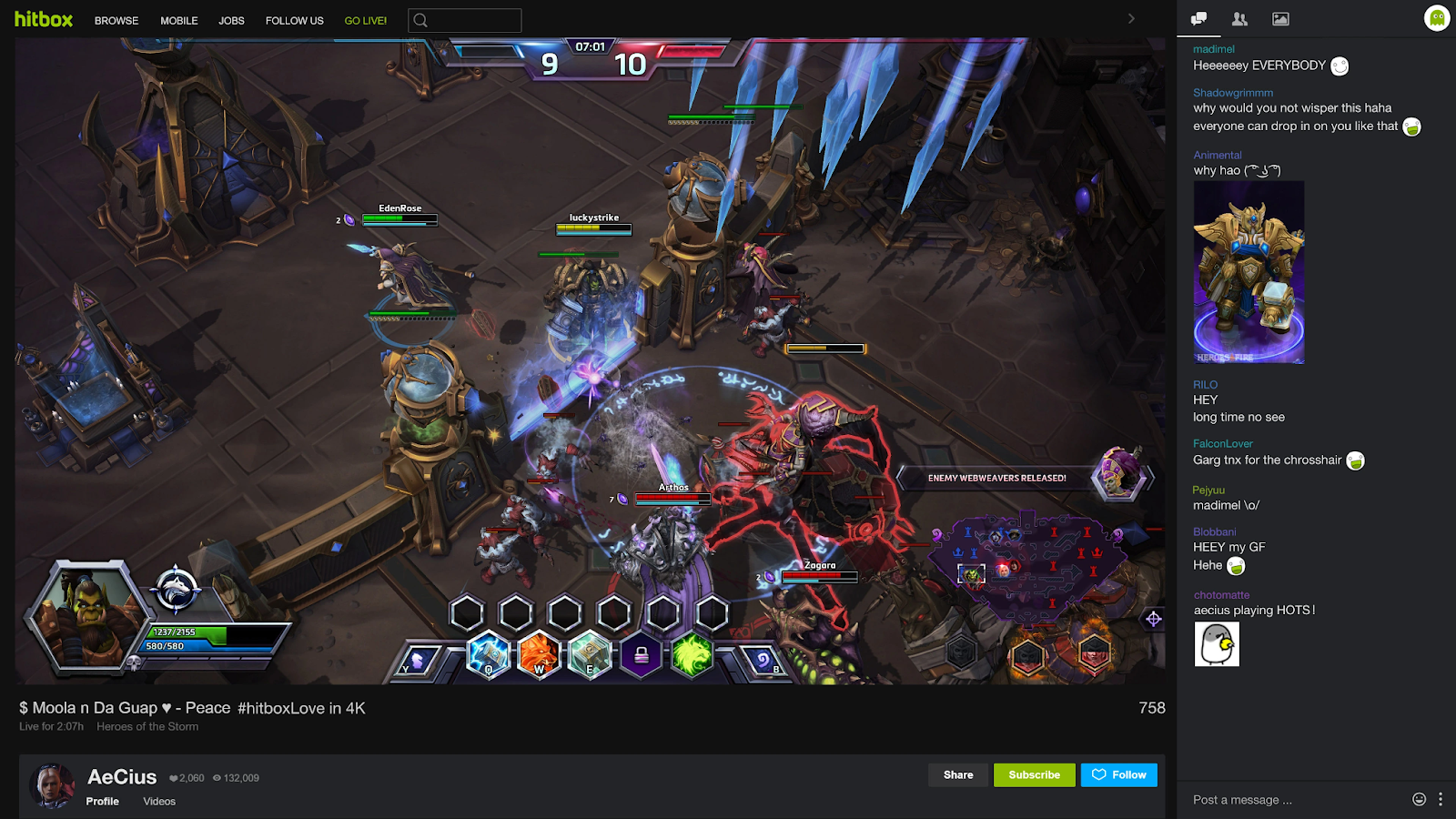Activate the green wolf trait ability
1456x819 pixels.
[x=692, y=654]
